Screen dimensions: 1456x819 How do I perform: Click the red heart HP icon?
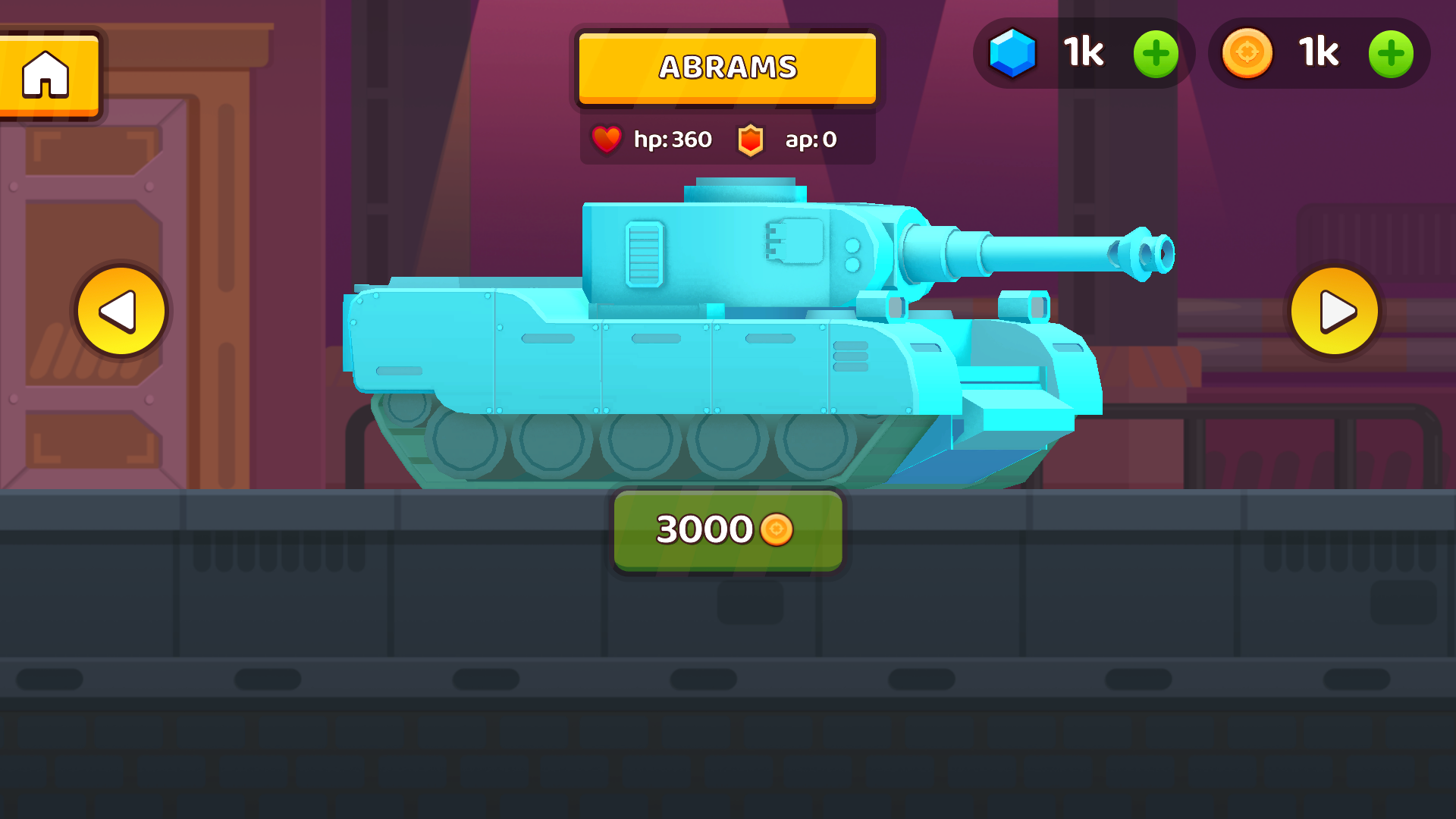pyautogui.click(x=608, y=139)
